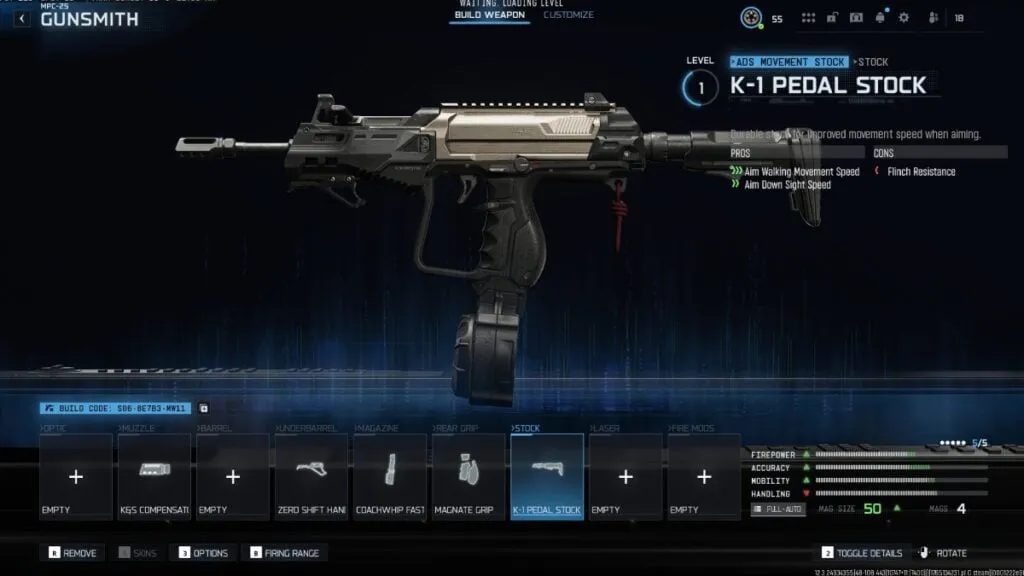Screen dimensions: 1024x576
Task: Open the player profile emblem
Action: pyautogui.click(x=751, y=18)
